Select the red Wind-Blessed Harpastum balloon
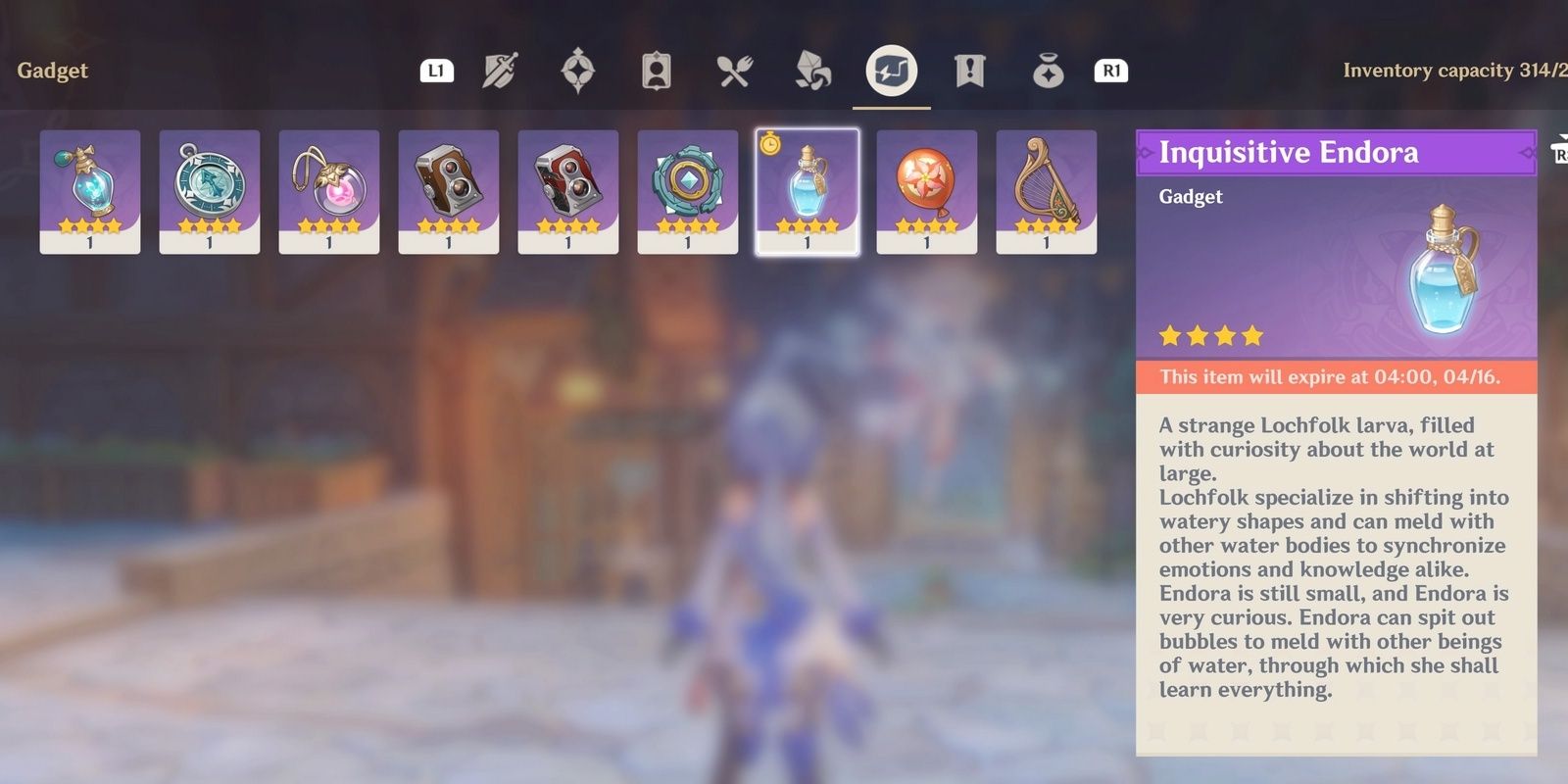This screenshot has height=784, width=1568. pos(926,186)
